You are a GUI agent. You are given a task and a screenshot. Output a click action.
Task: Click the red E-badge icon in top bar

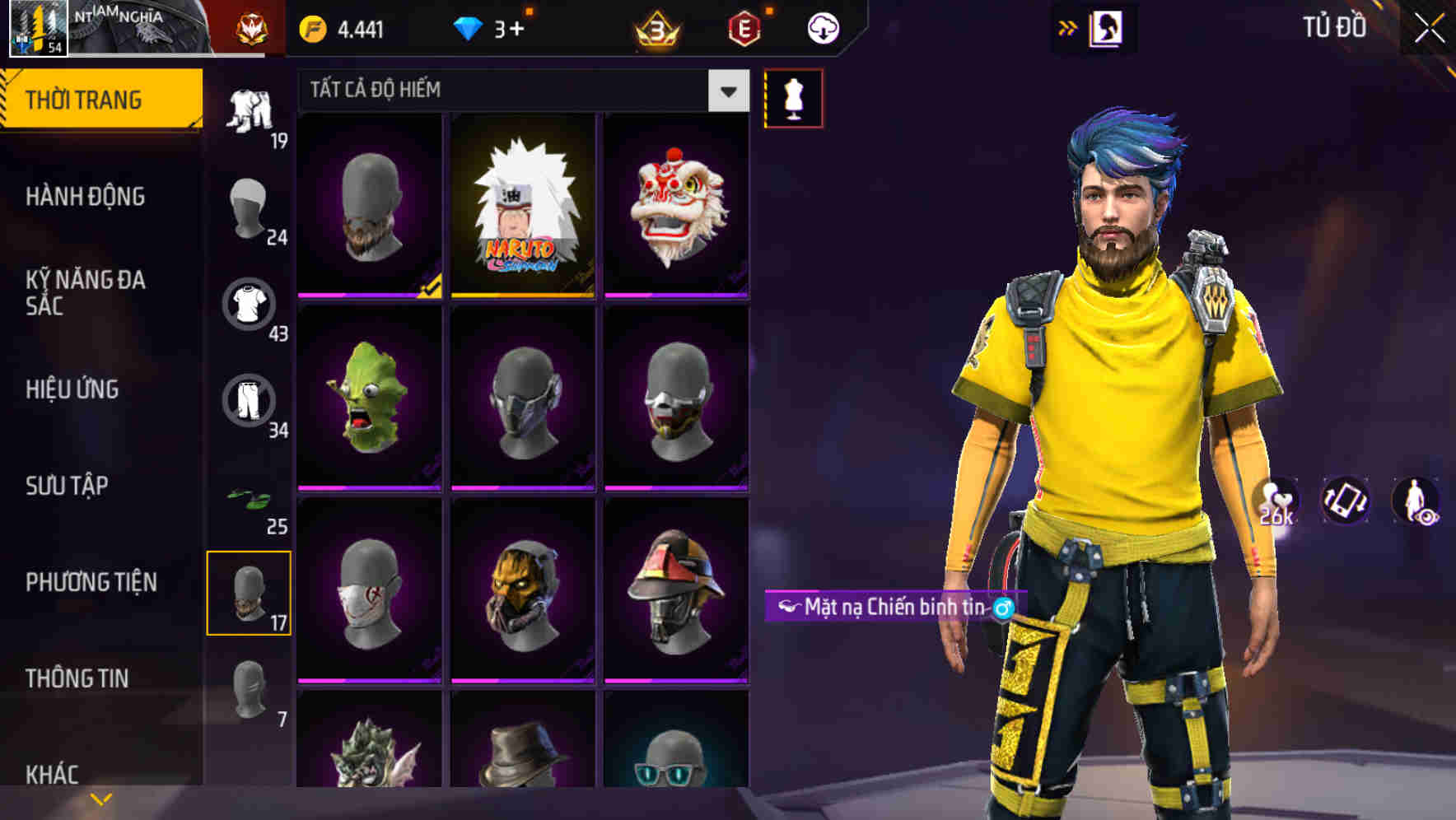(x=744, y=26)
